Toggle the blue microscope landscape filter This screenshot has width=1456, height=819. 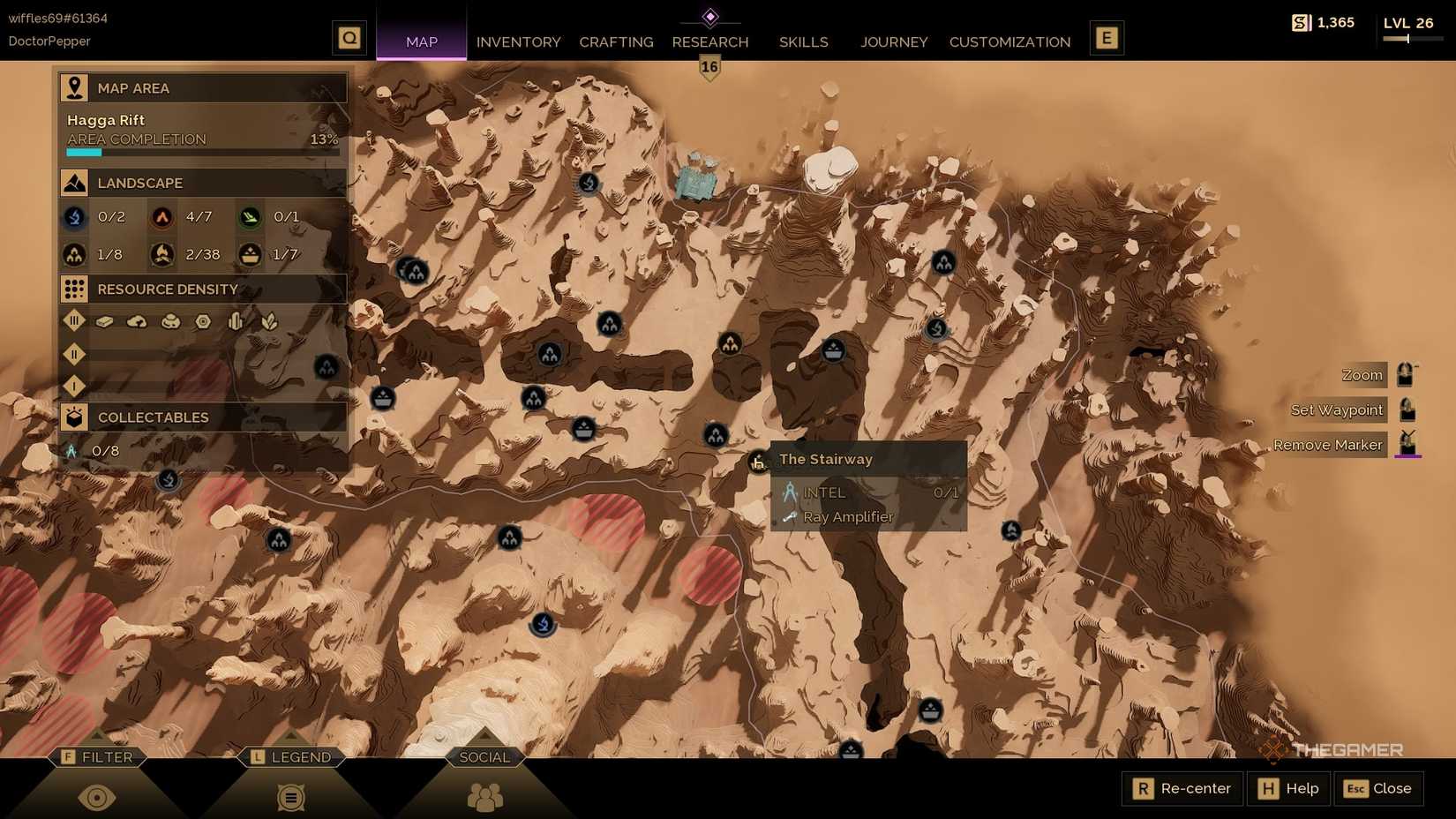74,217
